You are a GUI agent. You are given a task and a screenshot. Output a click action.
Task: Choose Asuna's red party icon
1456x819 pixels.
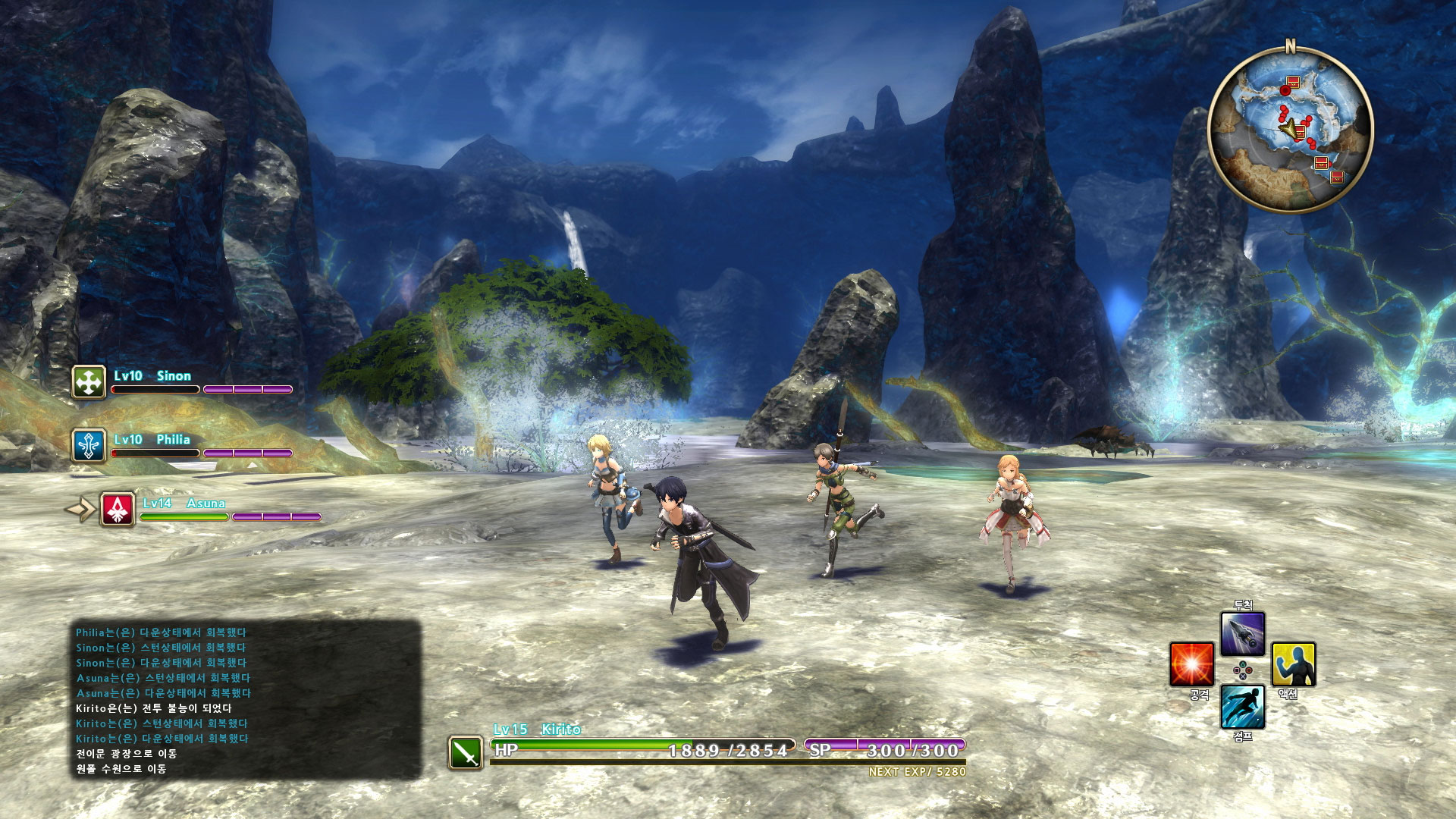[x=118, y=509]
